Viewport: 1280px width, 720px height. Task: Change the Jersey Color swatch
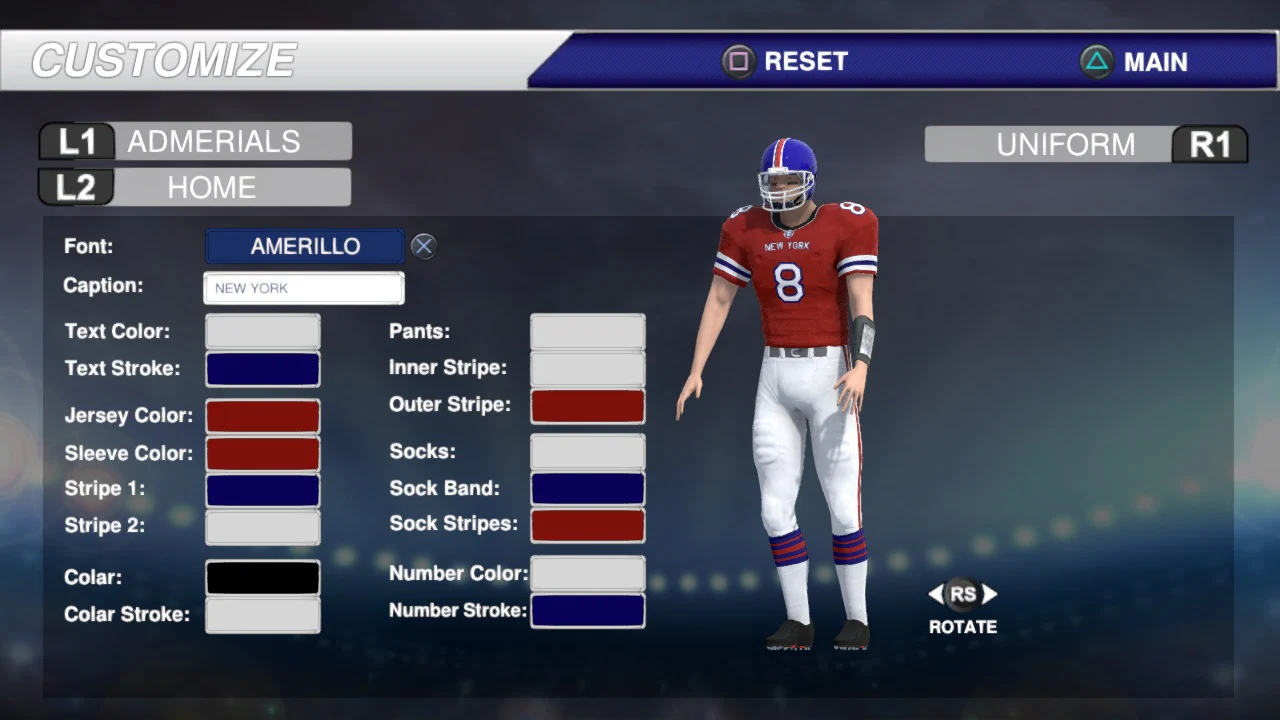[x=262, y=415]
